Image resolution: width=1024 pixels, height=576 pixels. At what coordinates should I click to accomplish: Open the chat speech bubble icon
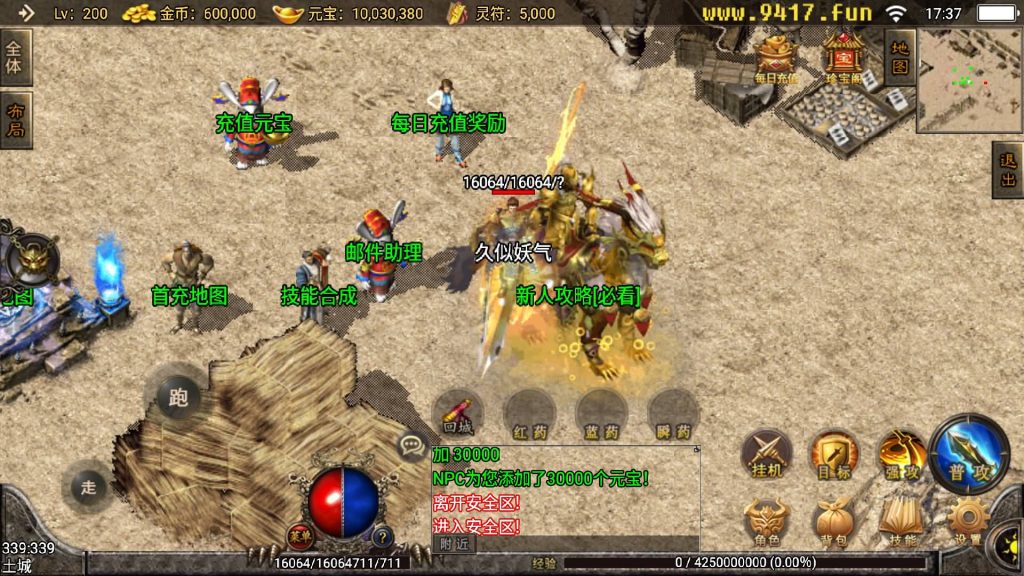411,444
